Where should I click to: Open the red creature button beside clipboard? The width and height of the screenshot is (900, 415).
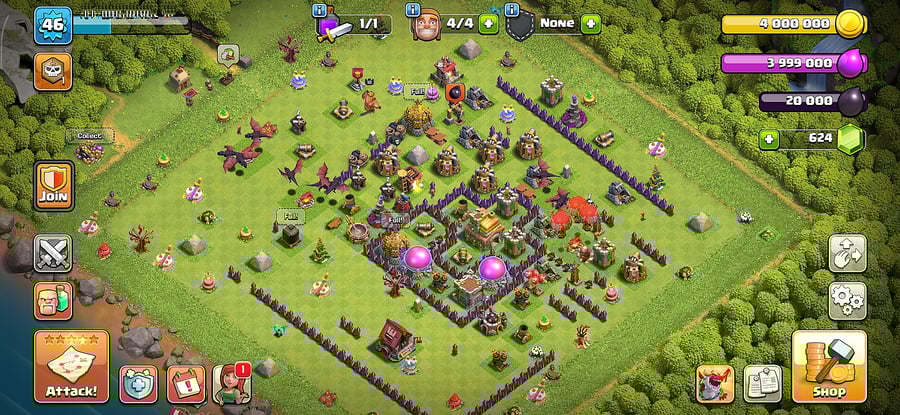point(715,384)
